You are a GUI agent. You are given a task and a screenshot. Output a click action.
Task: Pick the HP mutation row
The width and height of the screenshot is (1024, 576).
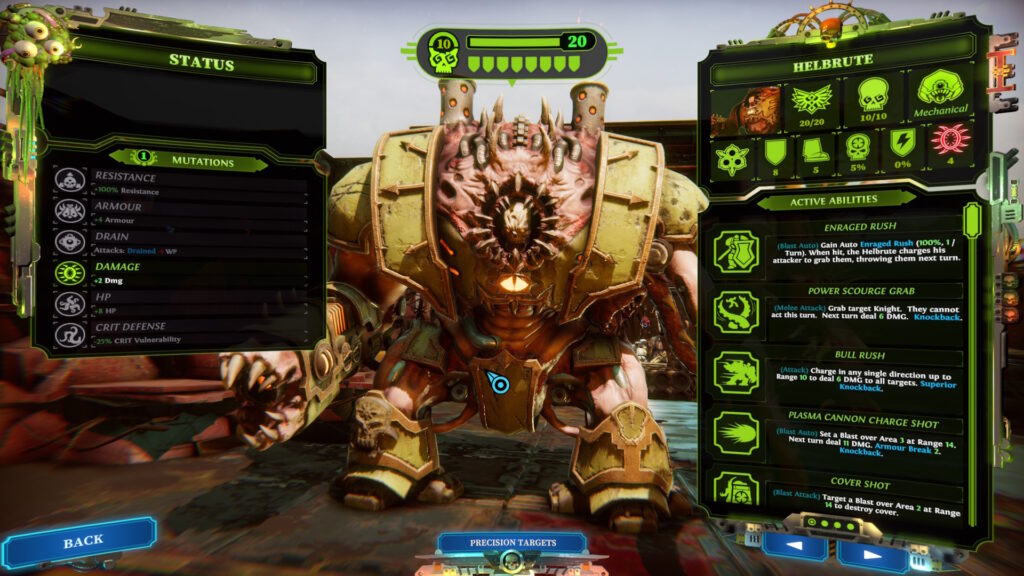tap(180, 304)
